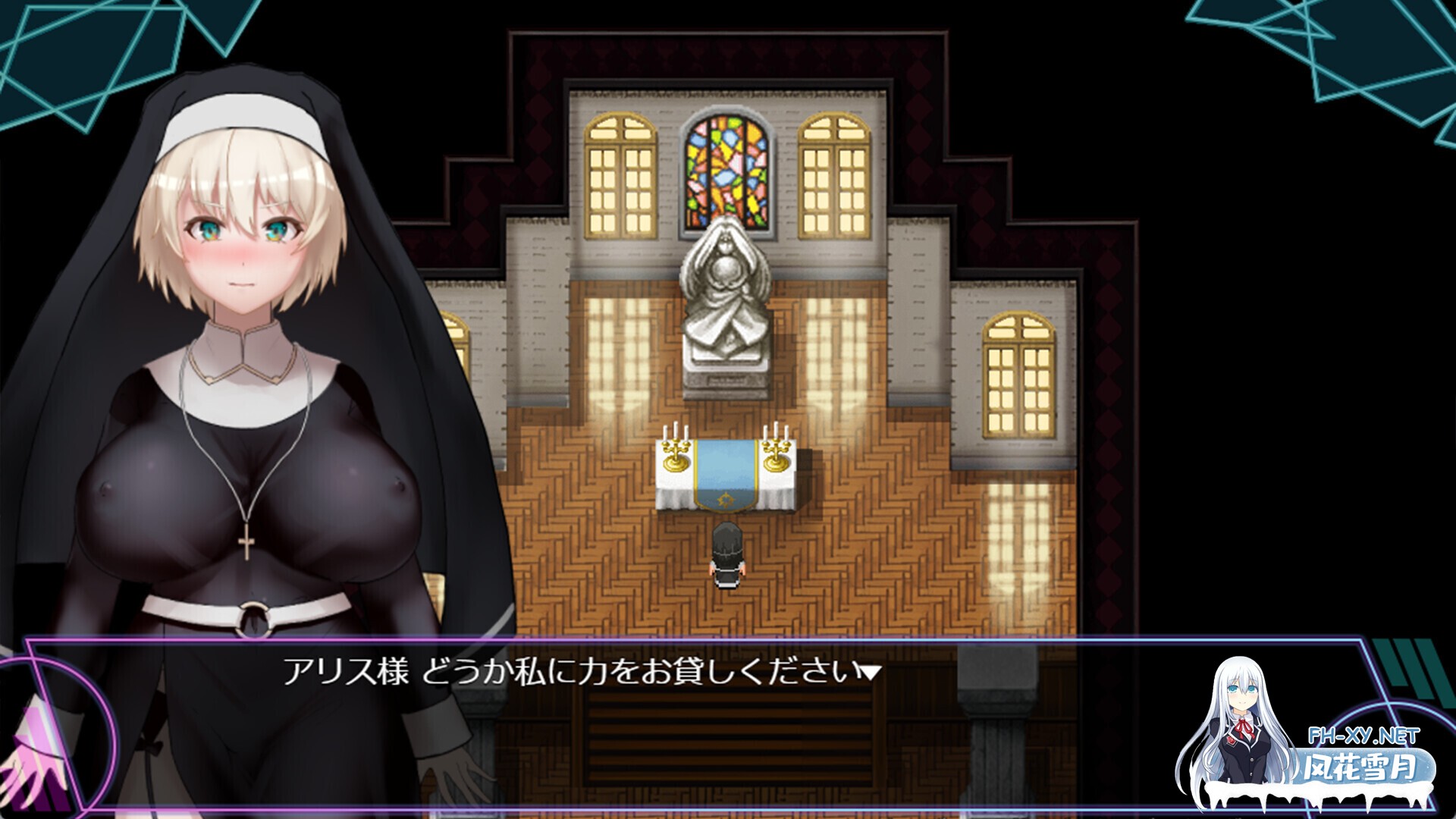Click the right candelabra on the altar

tap(775, 453)
